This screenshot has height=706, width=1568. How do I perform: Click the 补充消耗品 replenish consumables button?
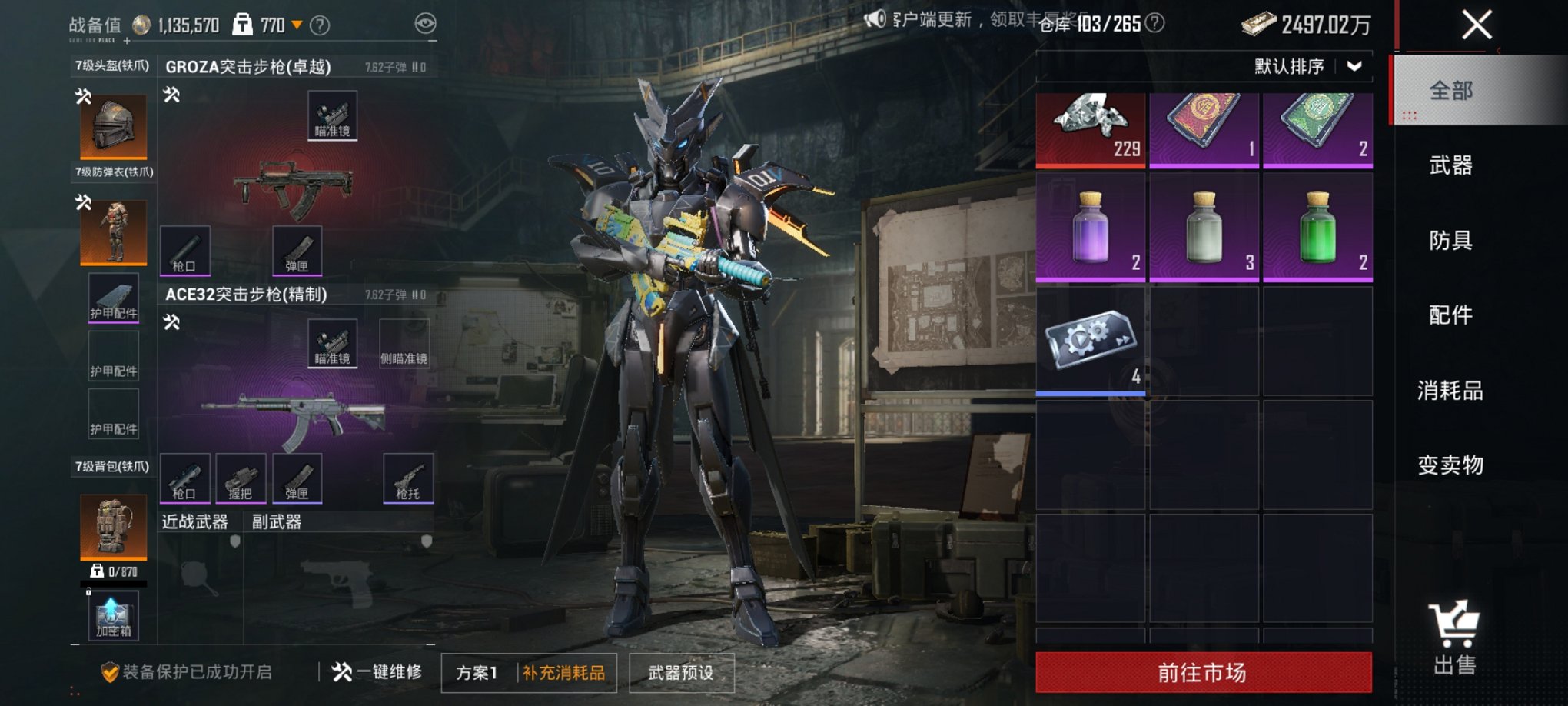click(x=564, y=671)
